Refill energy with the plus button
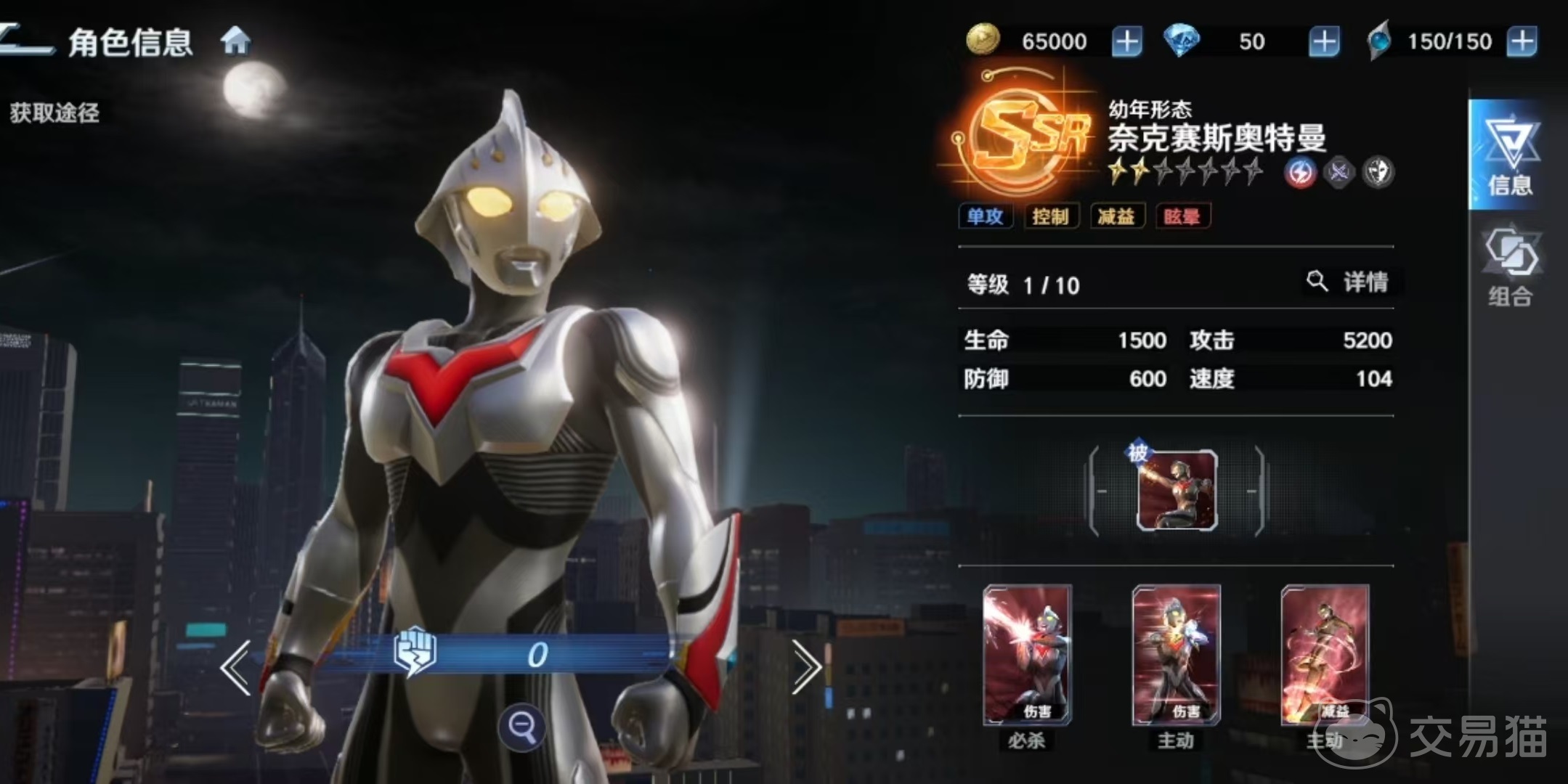1568x784 pixels. click(1522, 42)
